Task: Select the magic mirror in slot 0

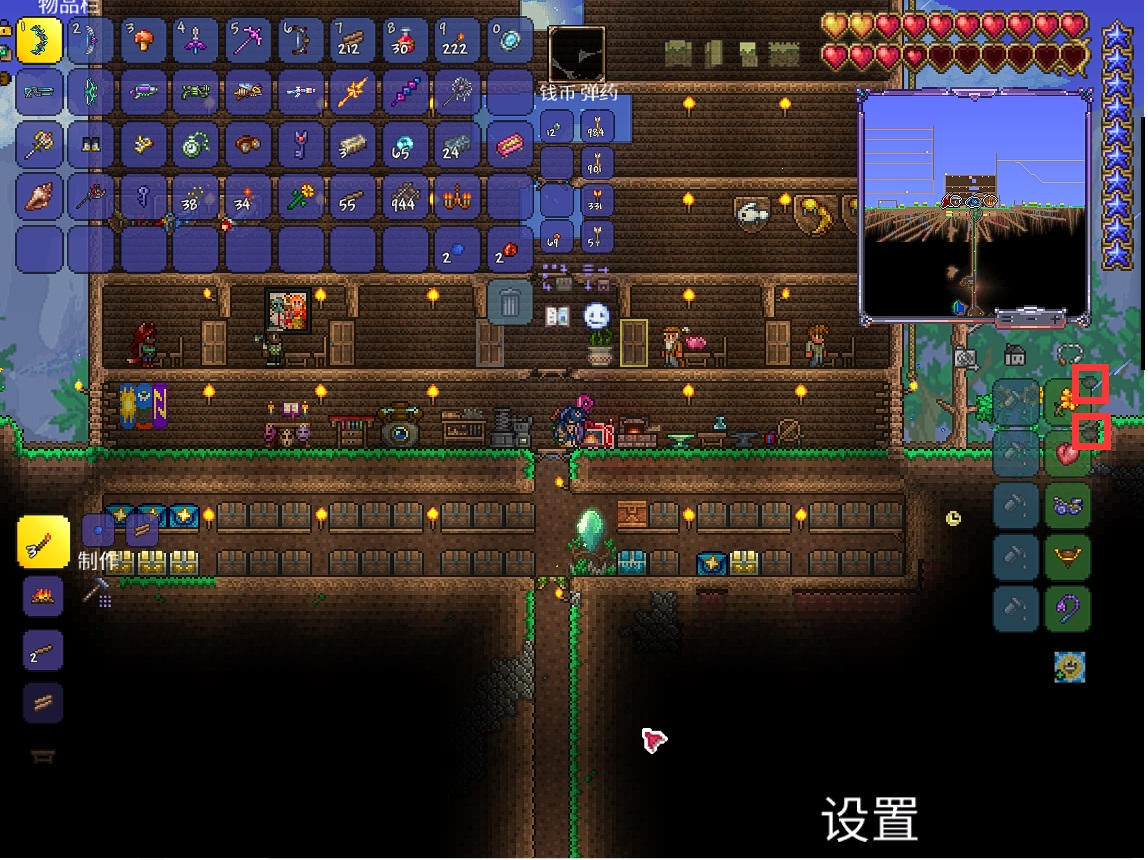Action: [509, 41]
